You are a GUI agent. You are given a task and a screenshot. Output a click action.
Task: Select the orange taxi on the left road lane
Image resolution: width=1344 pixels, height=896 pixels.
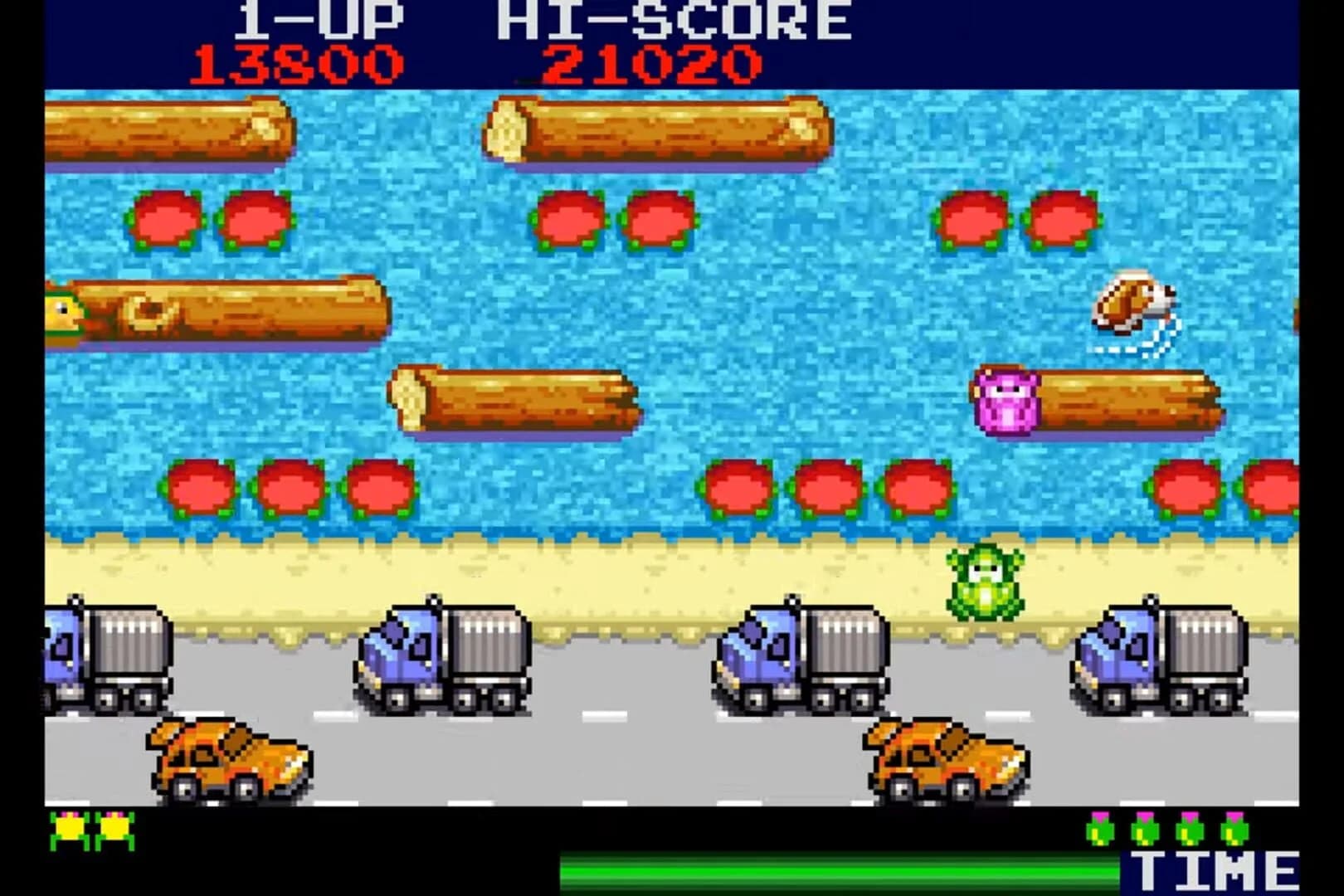pos(230,759)
